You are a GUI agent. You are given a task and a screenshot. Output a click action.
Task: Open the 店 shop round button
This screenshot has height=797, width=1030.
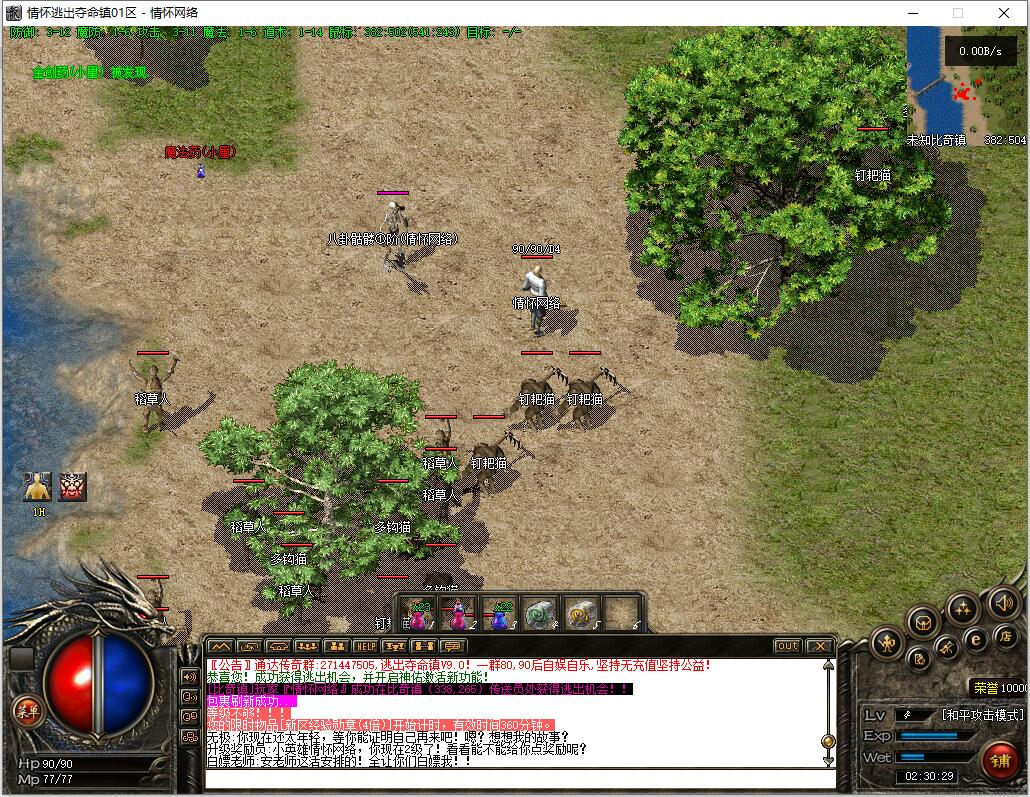[x=1005, y=636]
